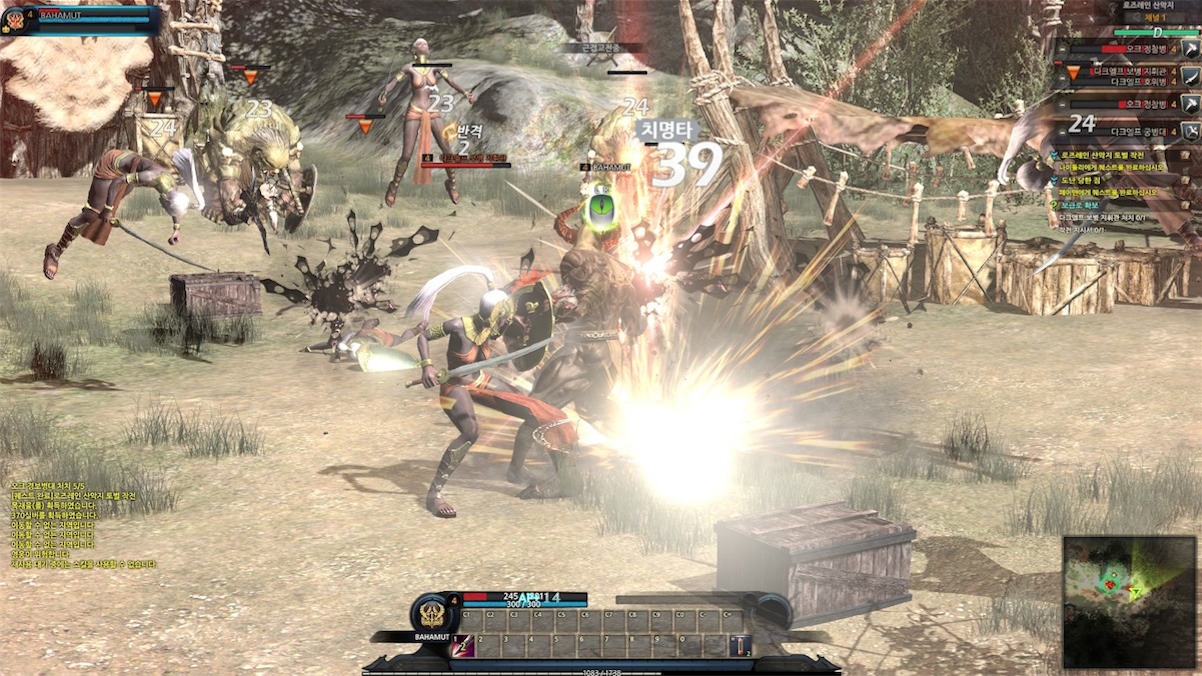Click the sword icon beside 다크엘프 보병 지휘관
The height and width of the screenshot is (676, 1202).
pyautogui.click(x=1190, y=76)
